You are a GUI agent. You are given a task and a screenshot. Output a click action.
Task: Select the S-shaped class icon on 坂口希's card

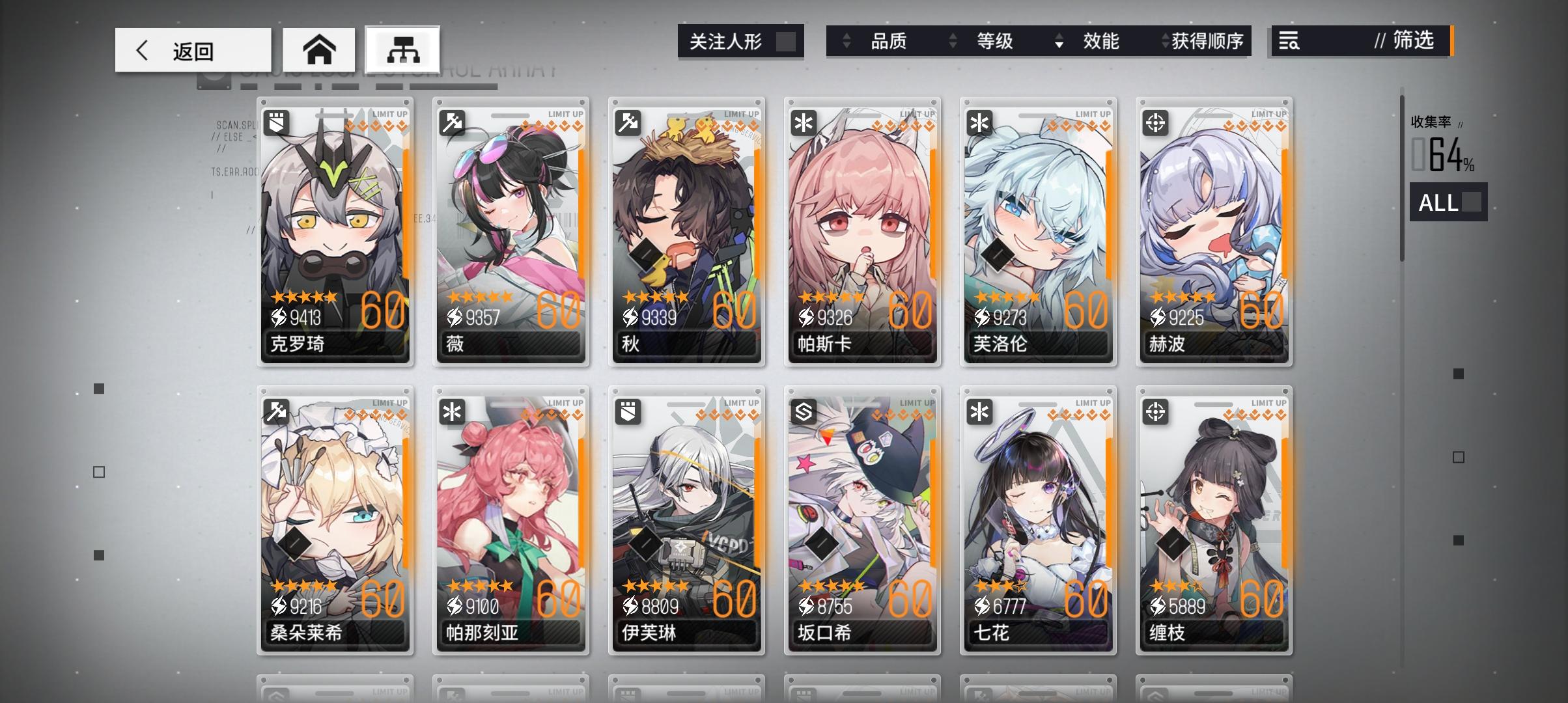(x=803, y=411)
